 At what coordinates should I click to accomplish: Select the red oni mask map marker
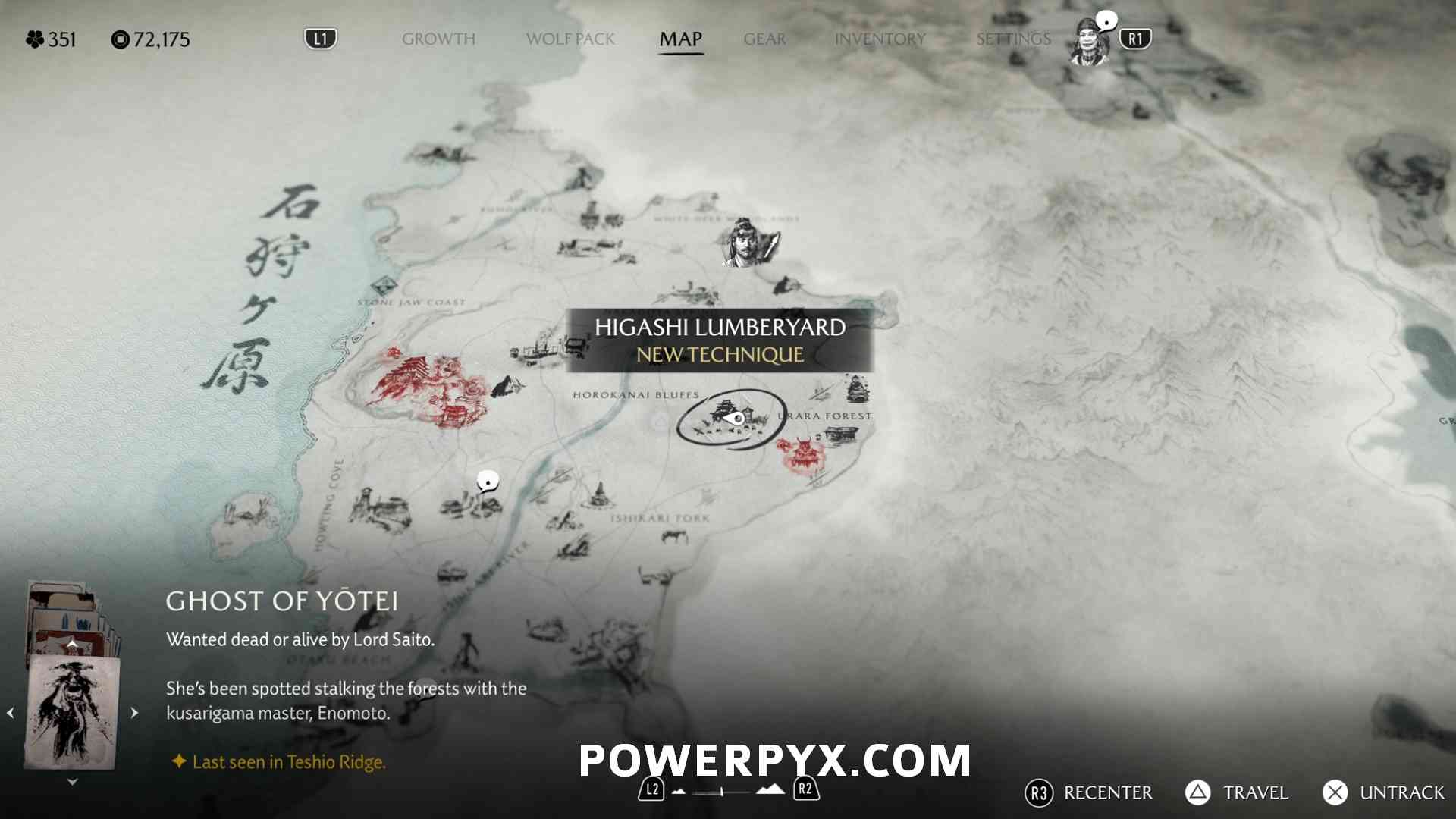802,453
